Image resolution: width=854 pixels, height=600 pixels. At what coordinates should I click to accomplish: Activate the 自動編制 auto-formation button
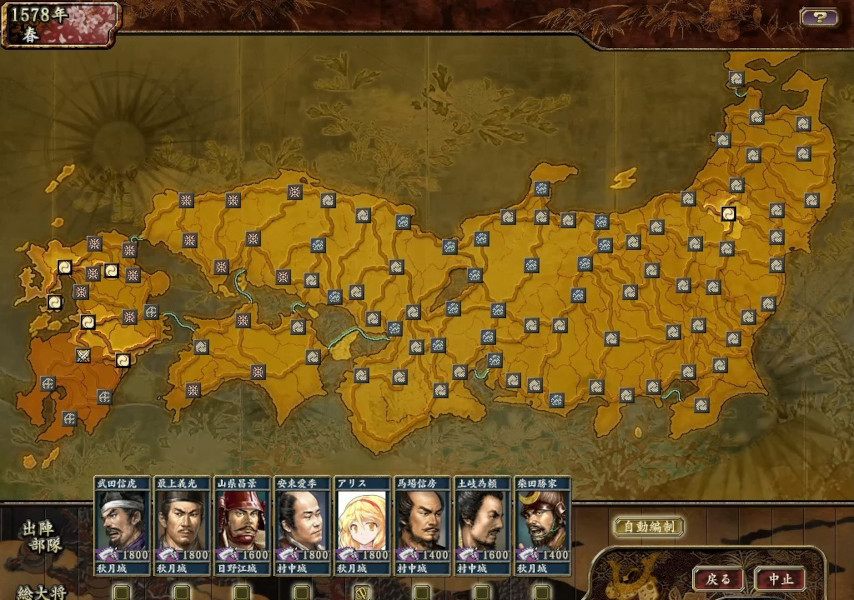click(x=648, y=526)
